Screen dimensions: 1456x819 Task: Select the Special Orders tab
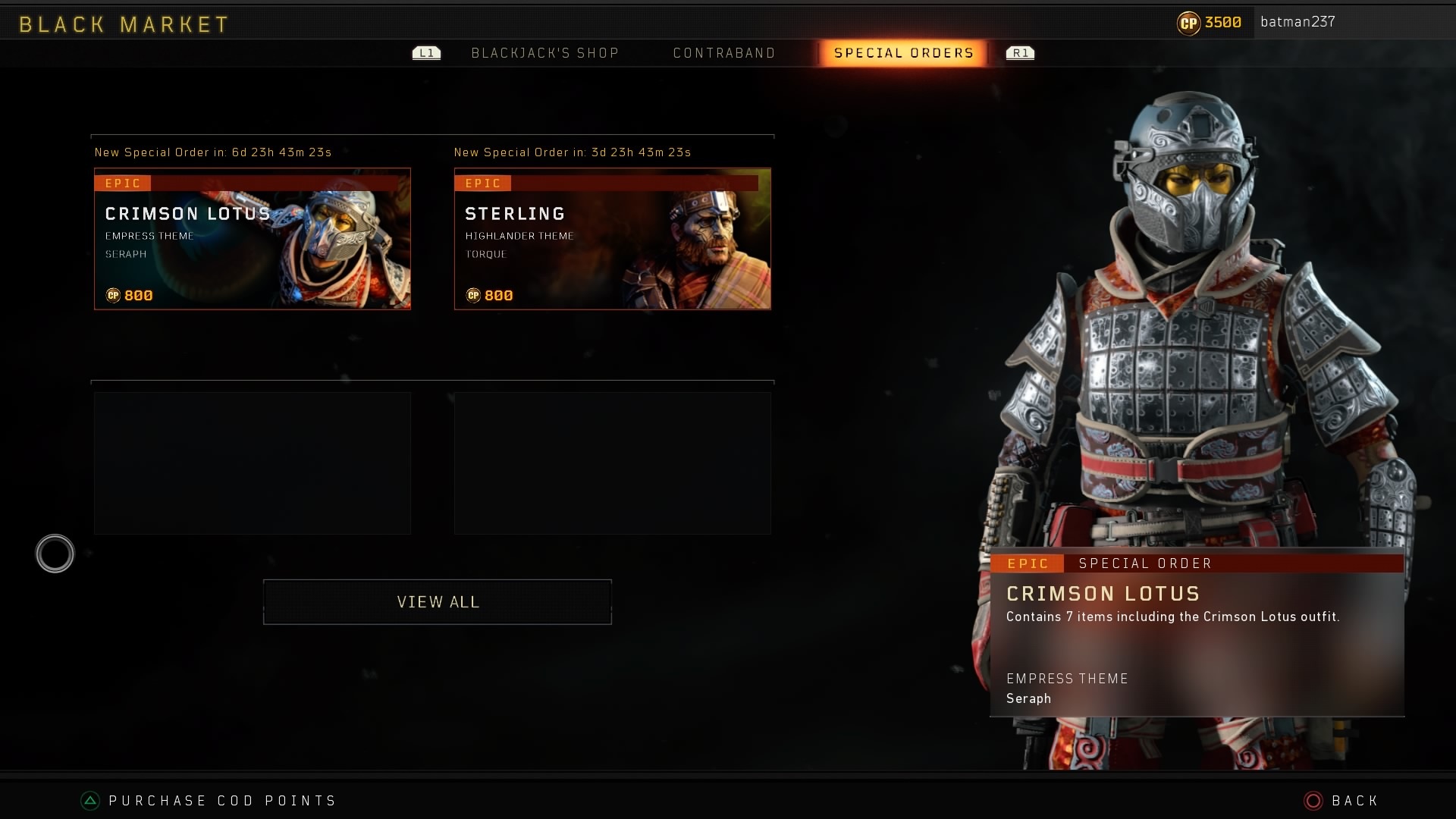[903, 53]
